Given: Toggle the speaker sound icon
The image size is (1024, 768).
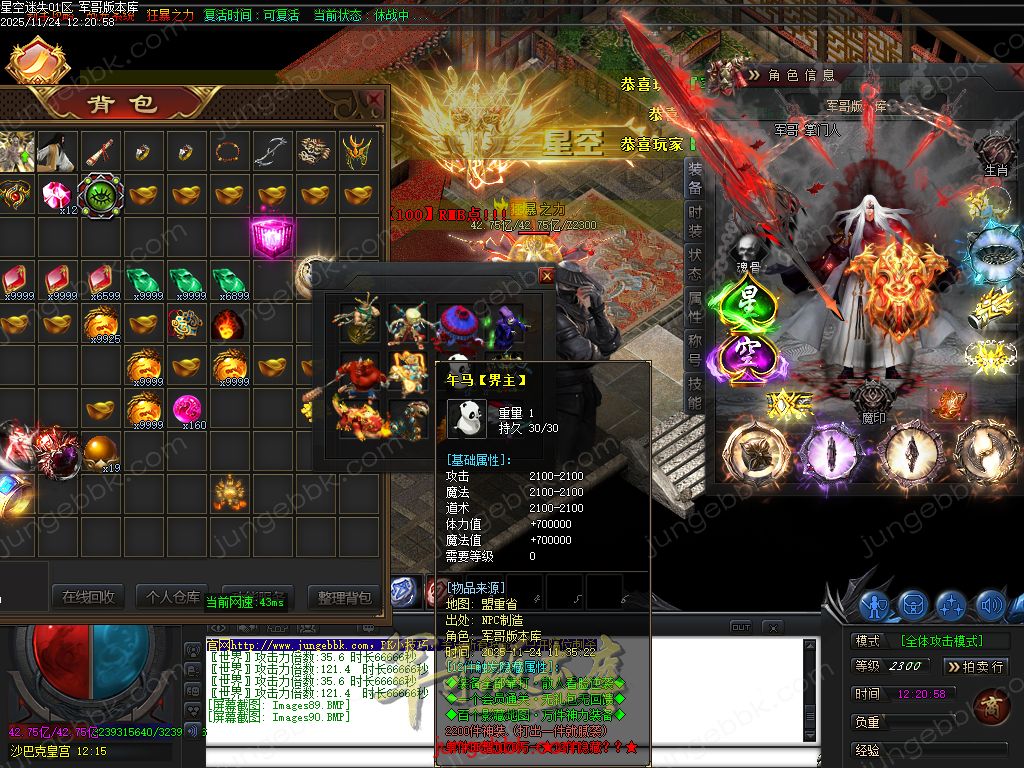Looking at the screenshot, I should click(x=990, y=605).
